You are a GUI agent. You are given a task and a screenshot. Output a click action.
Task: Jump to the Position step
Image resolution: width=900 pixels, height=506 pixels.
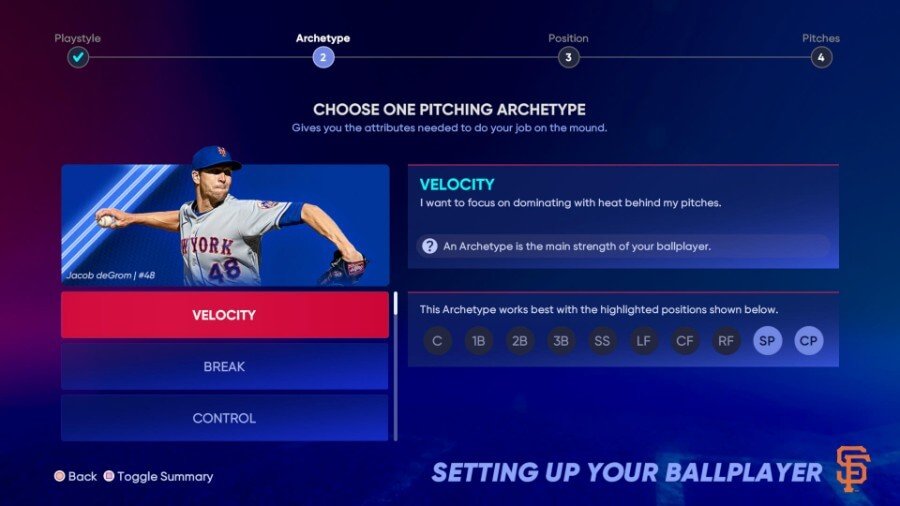tap(568, 57)
